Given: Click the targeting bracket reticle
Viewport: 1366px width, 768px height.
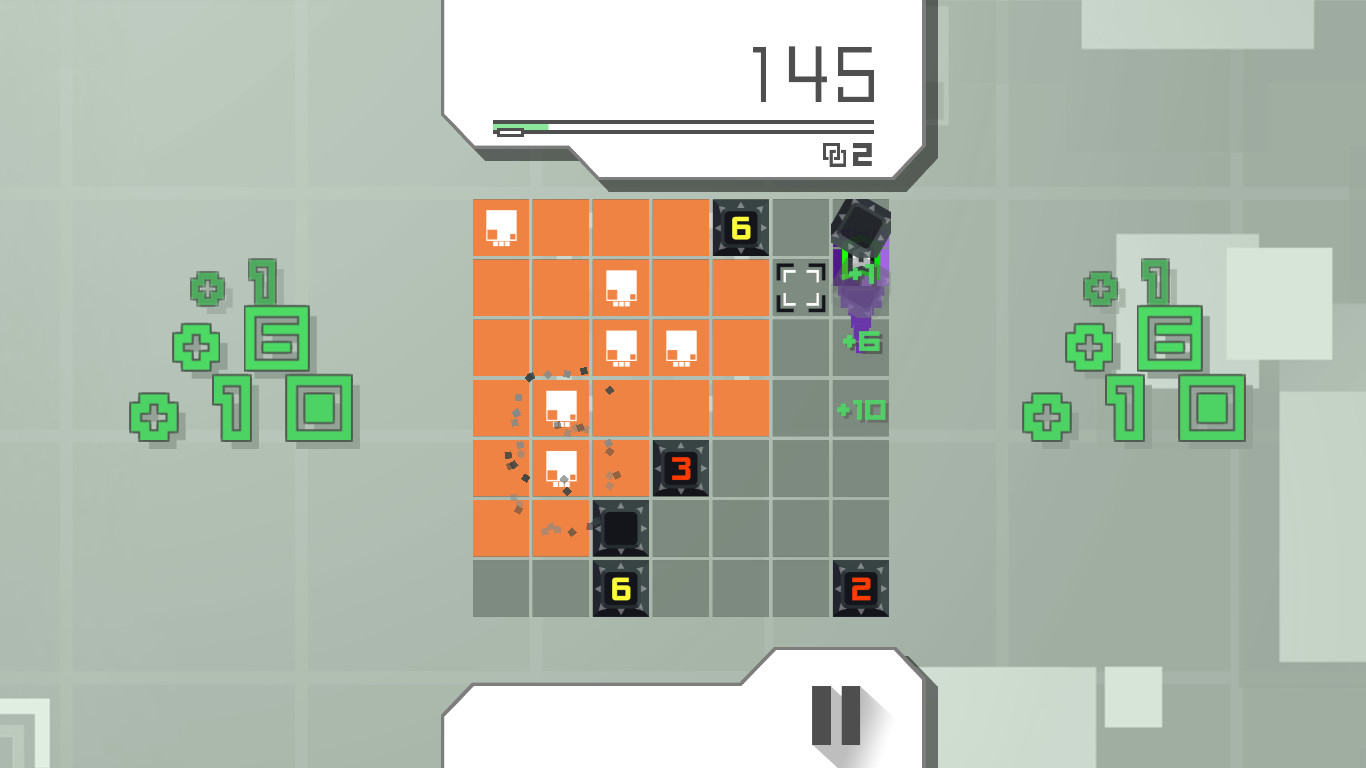Looking at the screenshot, I should [x=800, y=287].
